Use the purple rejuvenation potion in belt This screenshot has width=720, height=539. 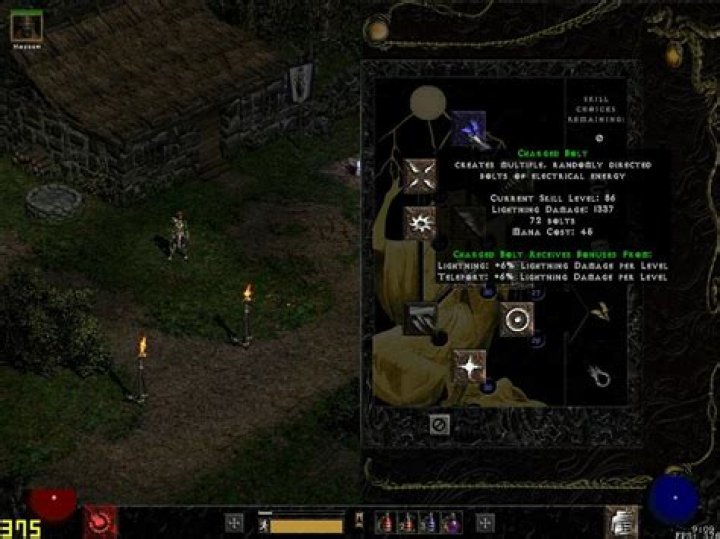tap(452, 523)
